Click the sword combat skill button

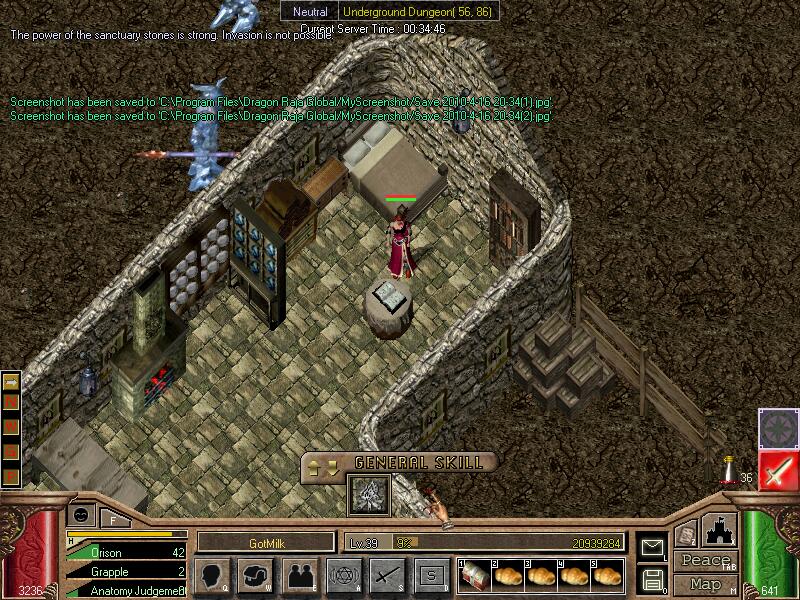[x=385, y=576]
